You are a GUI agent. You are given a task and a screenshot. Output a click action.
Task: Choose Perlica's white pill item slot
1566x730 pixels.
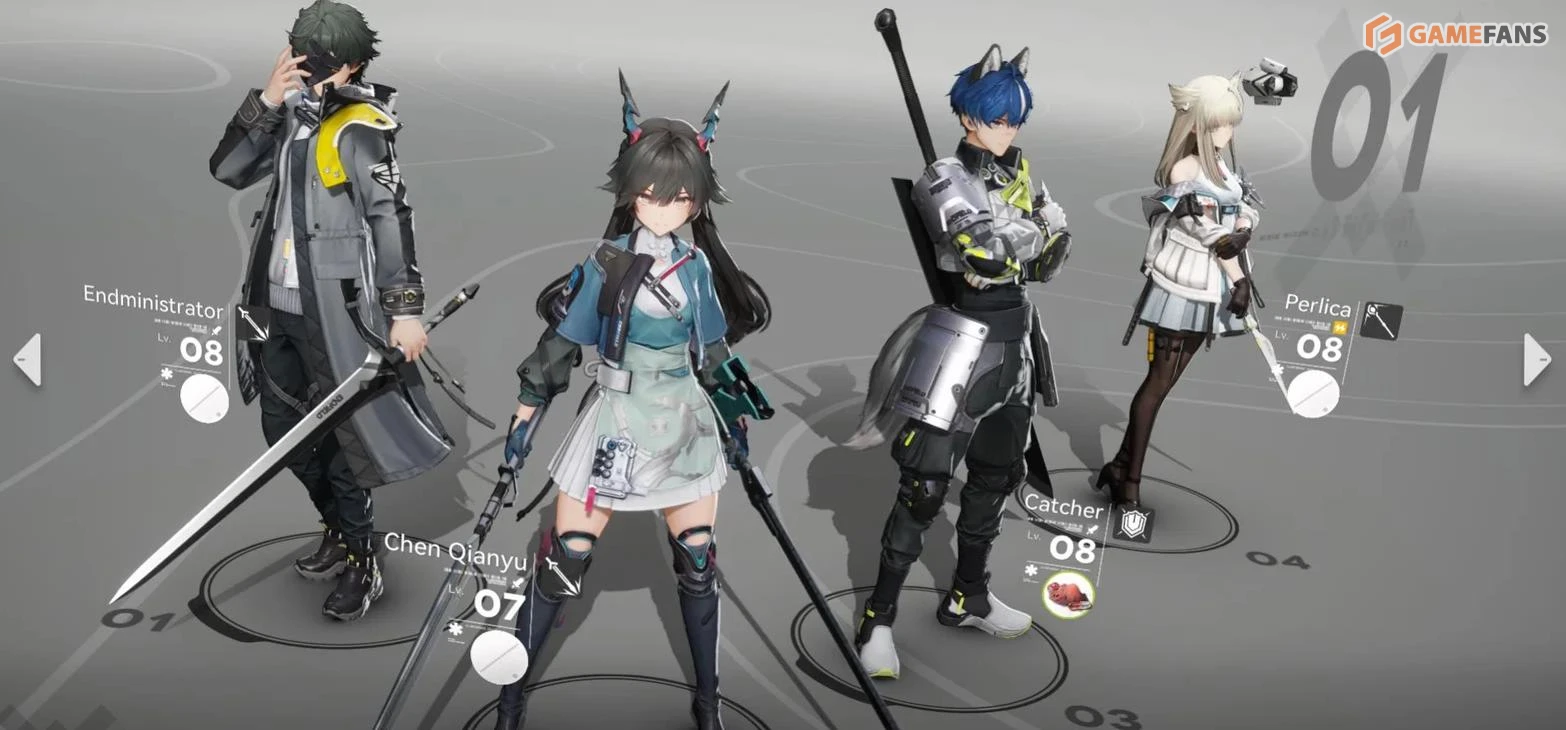[x=1312, y=393]
